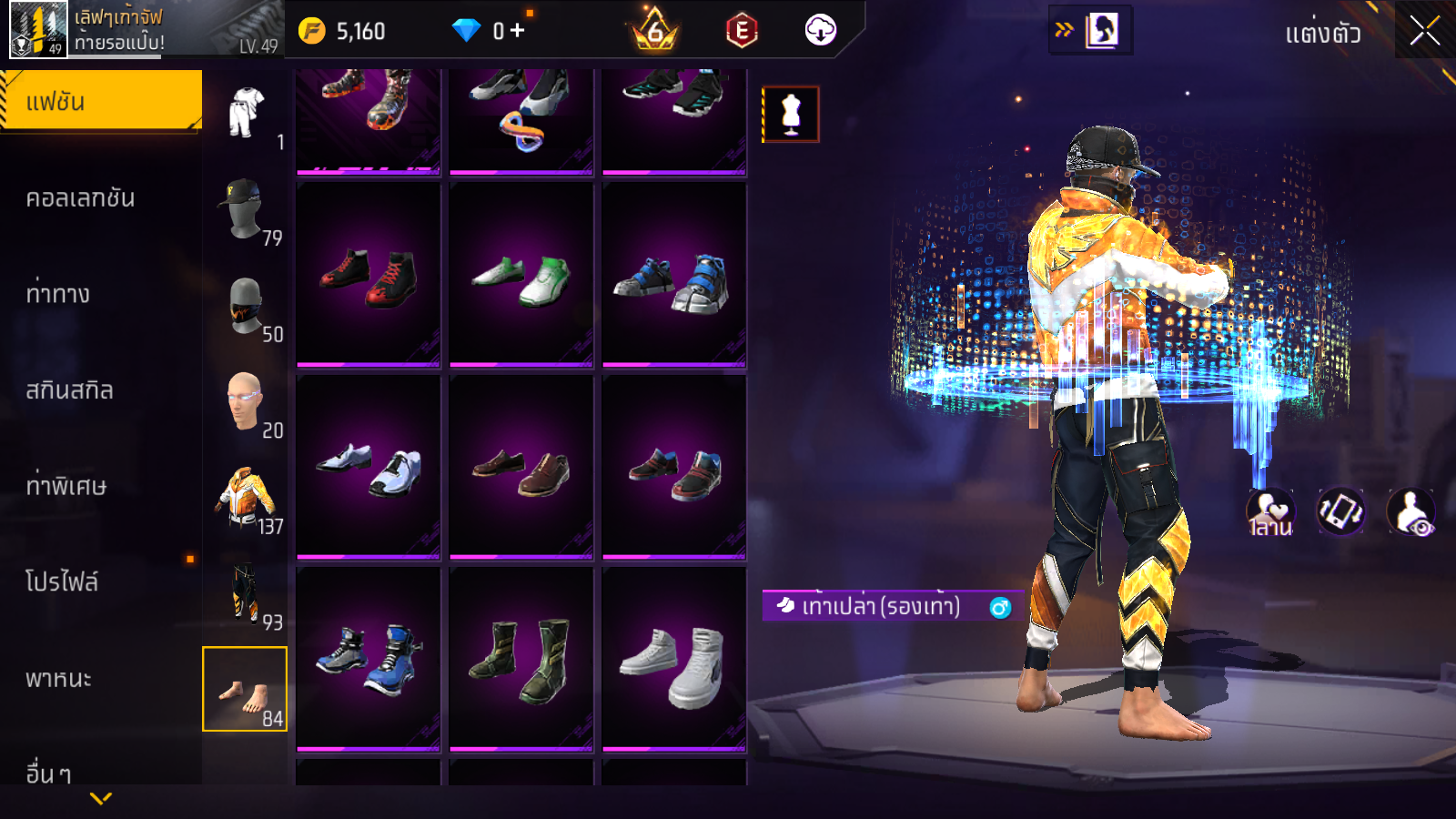Viewport: 1456px width, 819px height.
Task: Equip the green and white sneakers
Action: point(521,275)
